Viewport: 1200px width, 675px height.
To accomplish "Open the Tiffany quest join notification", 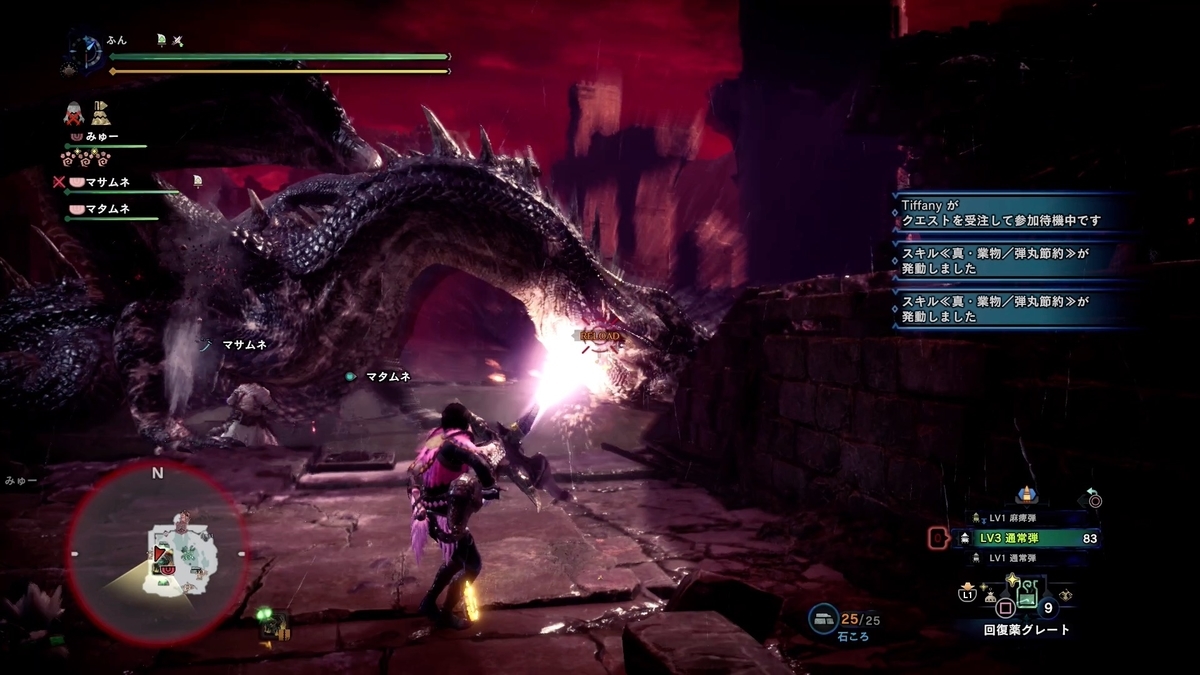I will 1012,213.
